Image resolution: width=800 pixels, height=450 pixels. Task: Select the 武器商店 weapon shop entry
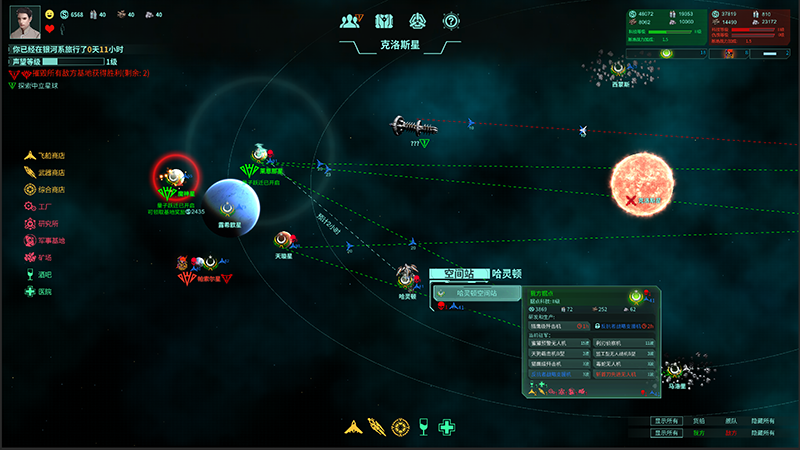(50, 172)
